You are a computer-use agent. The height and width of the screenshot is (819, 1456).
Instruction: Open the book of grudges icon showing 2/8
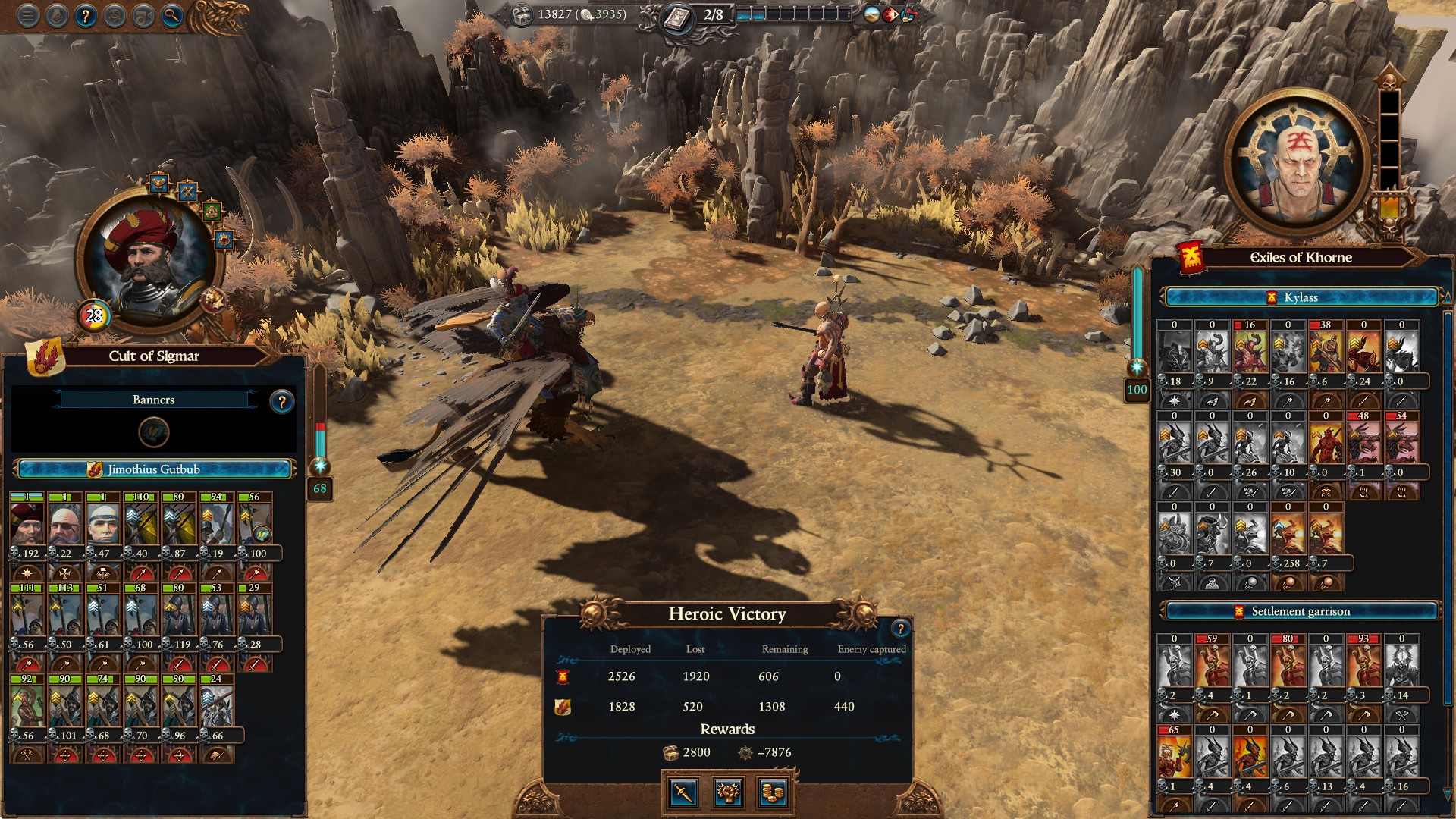(677, 16)
